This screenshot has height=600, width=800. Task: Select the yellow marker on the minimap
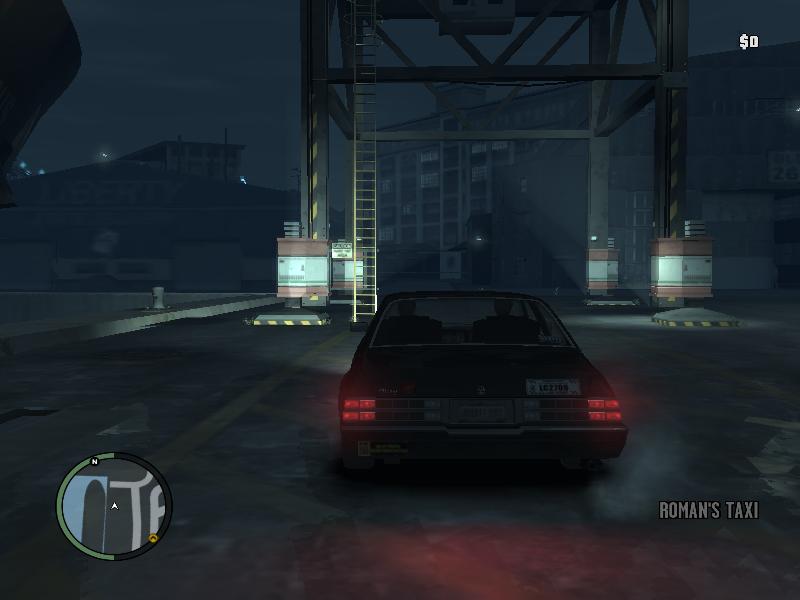tap(153, 539)
